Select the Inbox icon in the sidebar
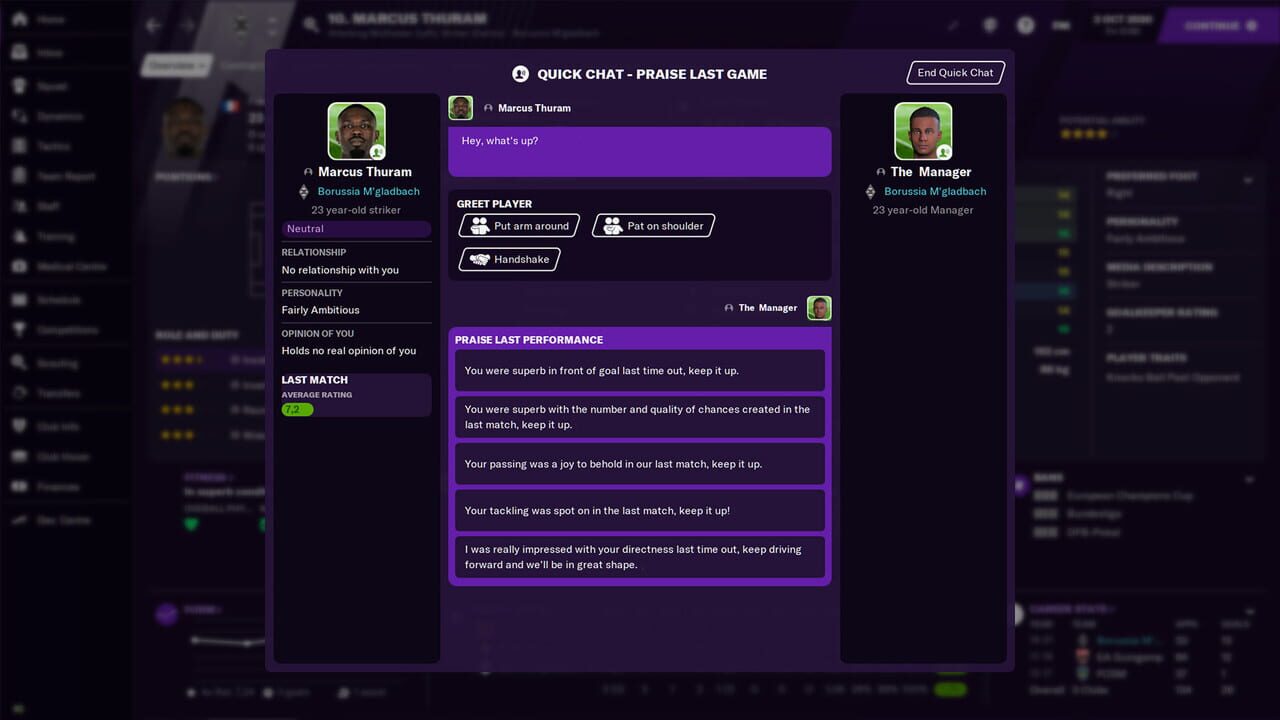Viewport: 1280px width, 720px height. pyautogui.click(x=22, y=51)
